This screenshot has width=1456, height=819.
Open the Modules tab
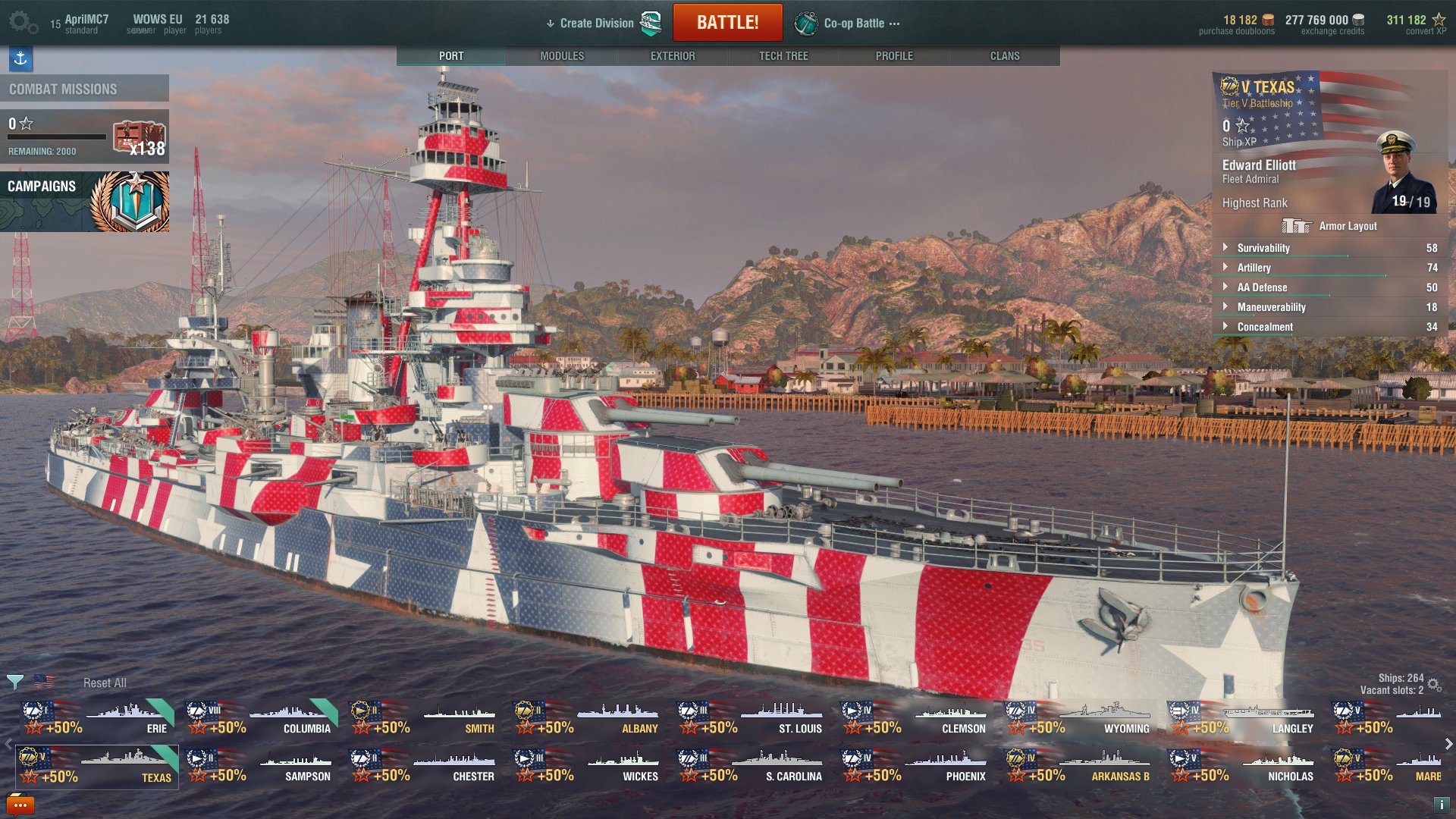click(562, 56)
